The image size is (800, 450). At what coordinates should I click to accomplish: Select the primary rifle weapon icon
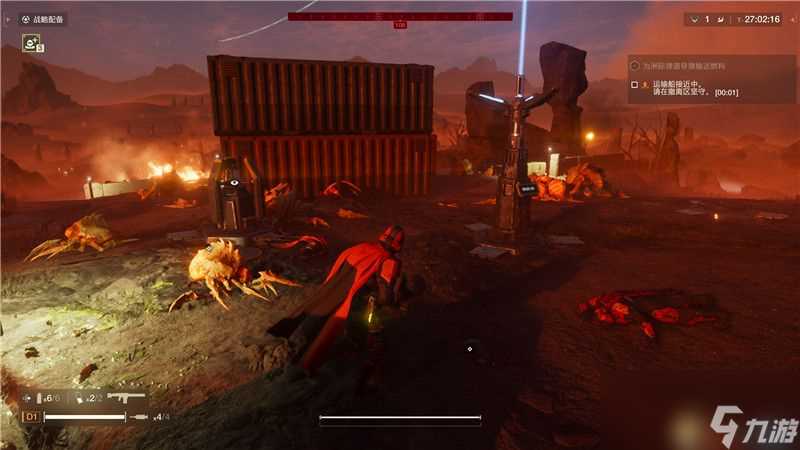(x=126, y=397)
